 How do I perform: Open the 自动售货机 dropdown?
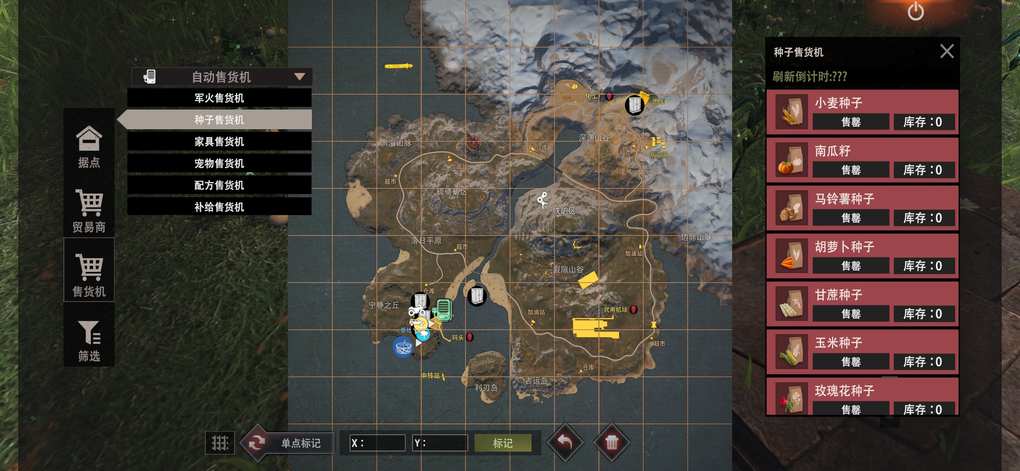222,77
